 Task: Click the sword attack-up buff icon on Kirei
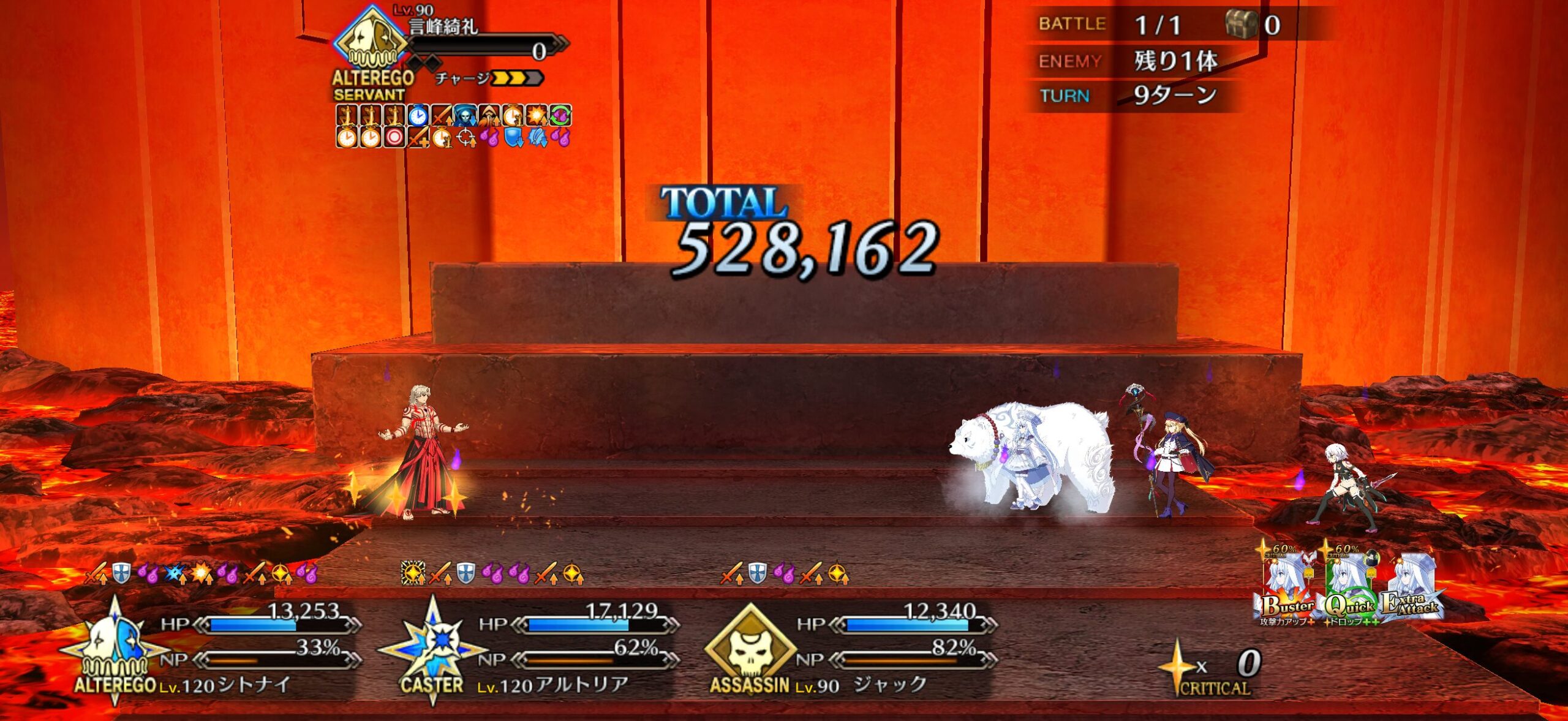(442, 115)
